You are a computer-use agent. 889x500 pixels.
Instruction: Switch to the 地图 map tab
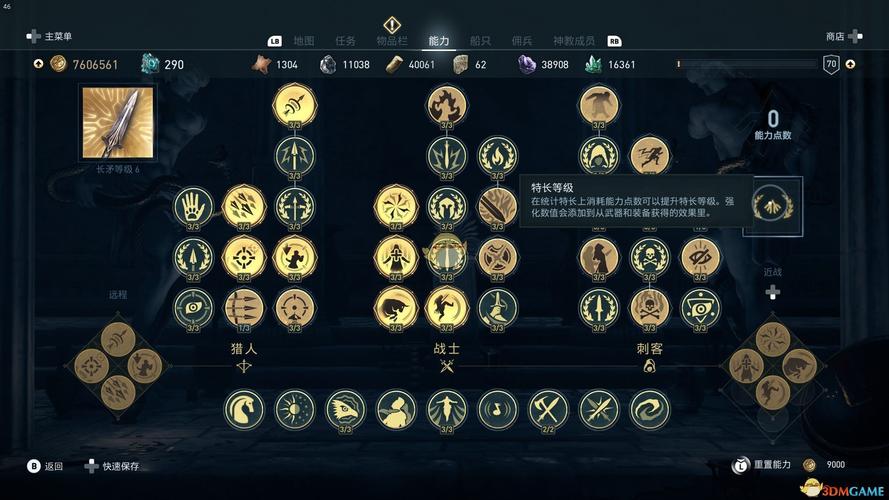pyautogui.click(x=304, y=41)
